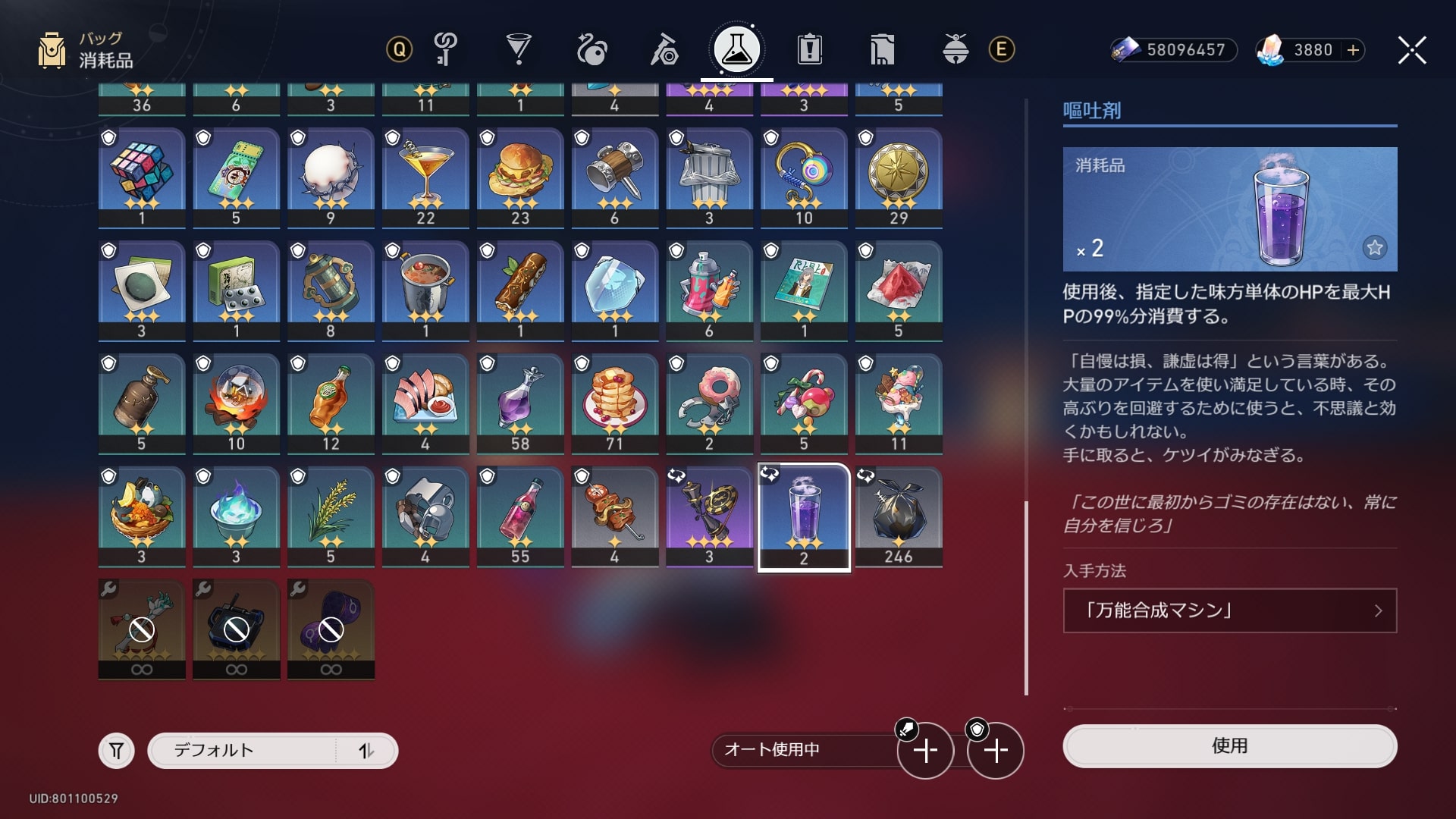Choose the cocktail glass item slot
Viewport: 1456px width, 819px height.
[x=425, y=177]
